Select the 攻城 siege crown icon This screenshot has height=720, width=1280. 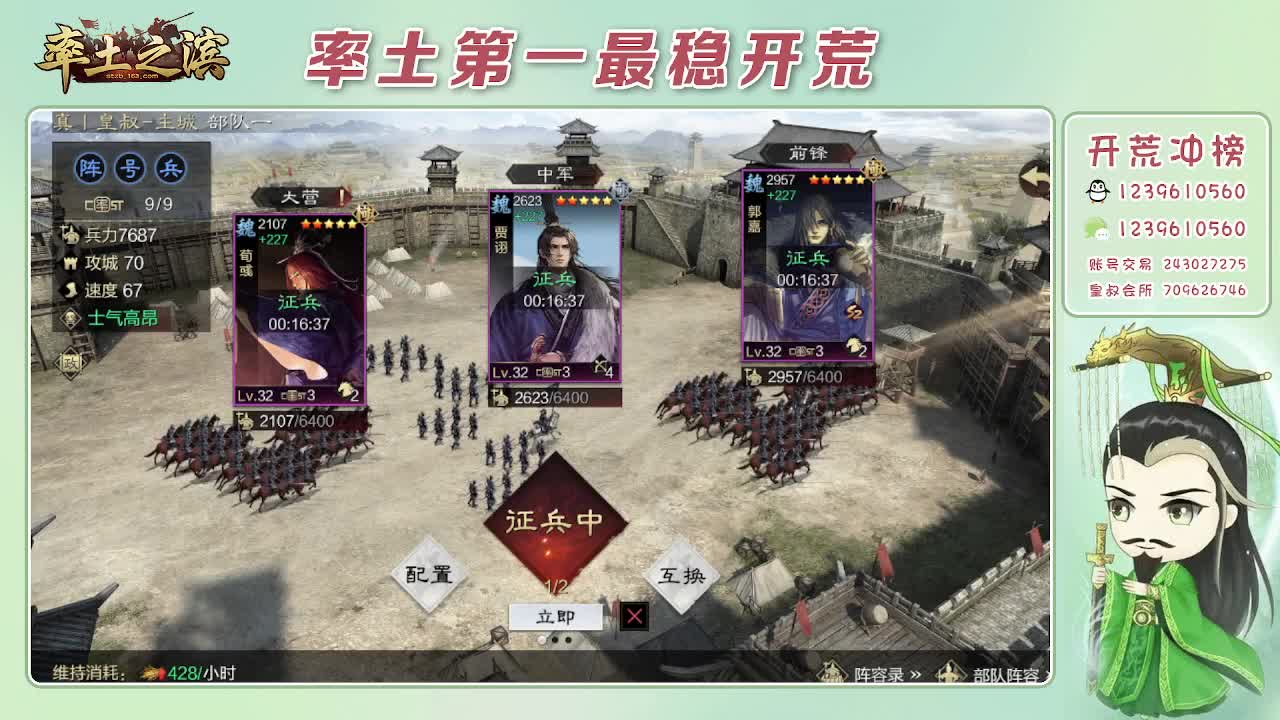pos(72,264)
